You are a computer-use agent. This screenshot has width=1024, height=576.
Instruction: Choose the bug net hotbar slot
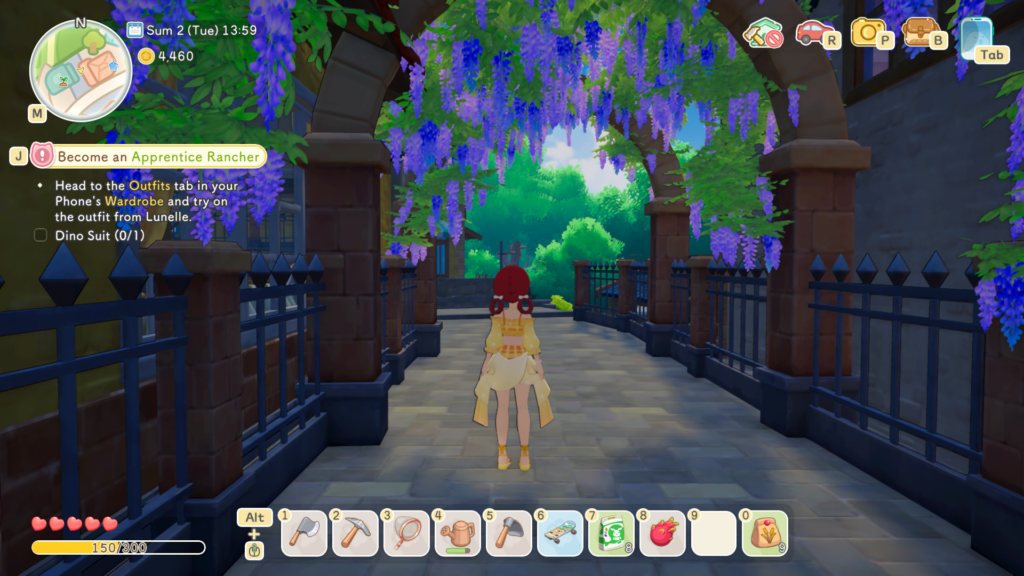[x=405, y=533]
